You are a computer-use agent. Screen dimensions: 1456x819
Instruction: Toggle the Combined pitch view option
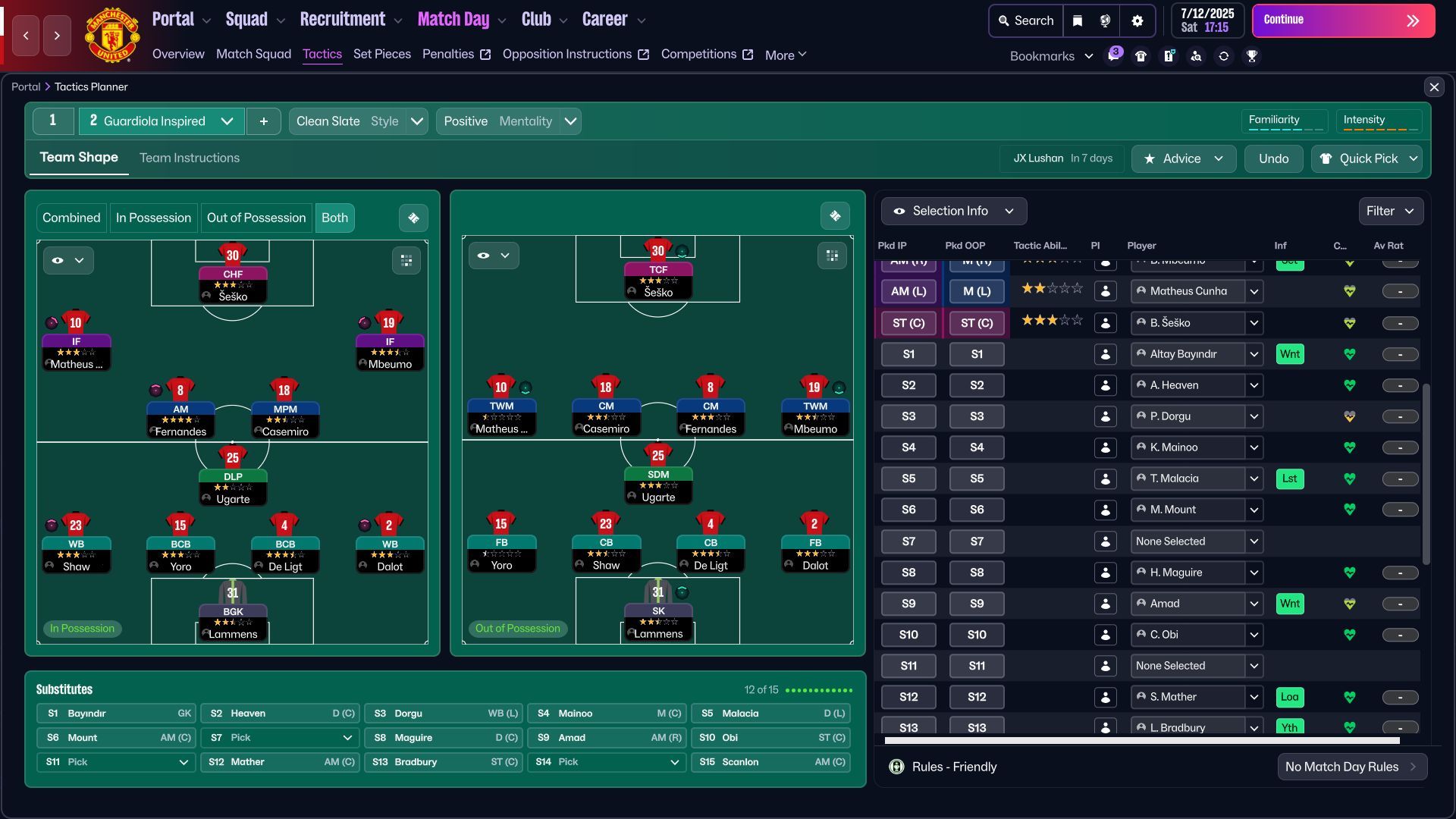[71, 218]
